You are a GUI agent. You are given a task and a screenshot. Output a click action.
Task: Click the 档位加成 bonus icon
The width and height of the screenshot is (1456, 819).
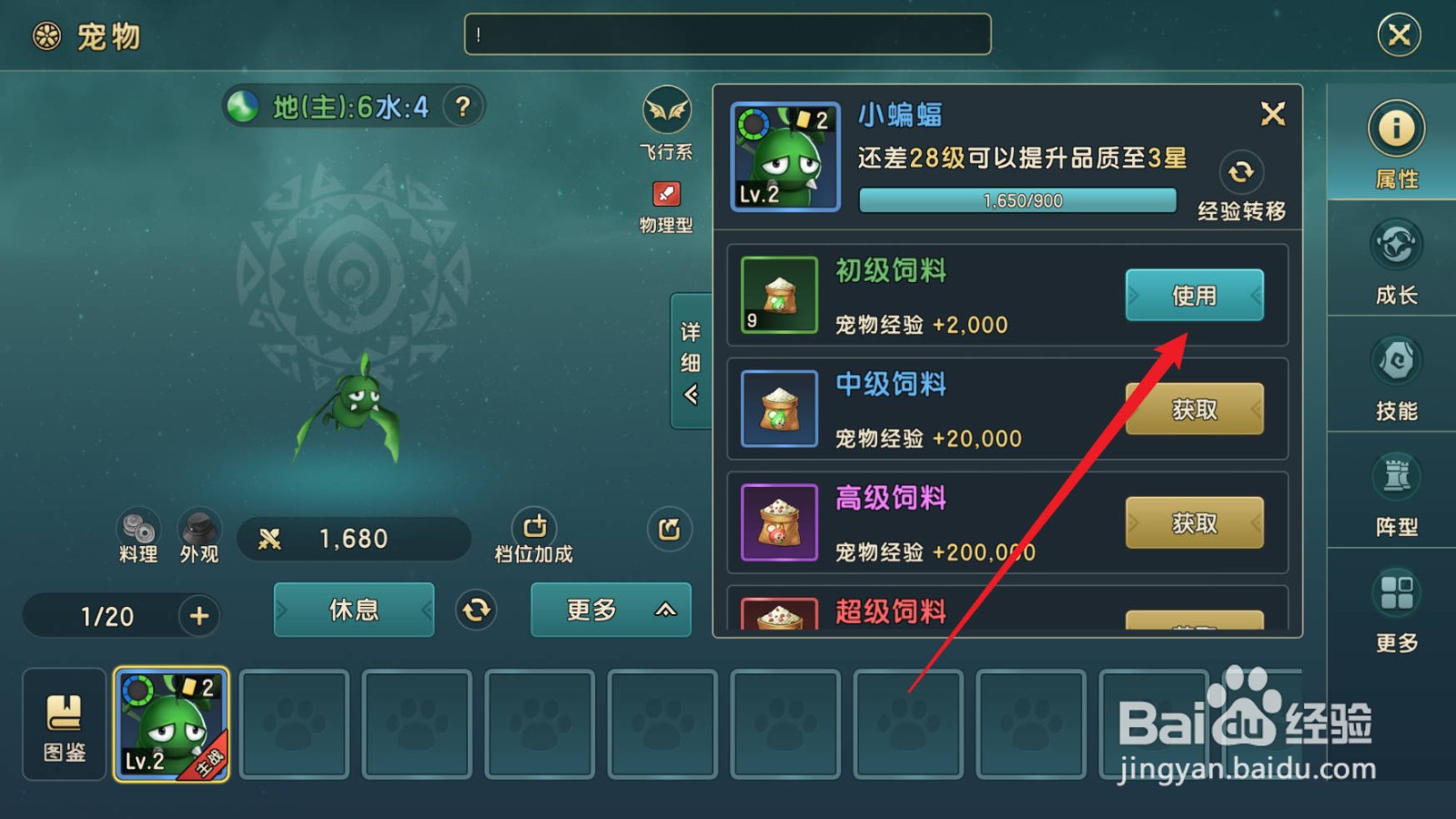pyautogui.click(x=533, y=528)
